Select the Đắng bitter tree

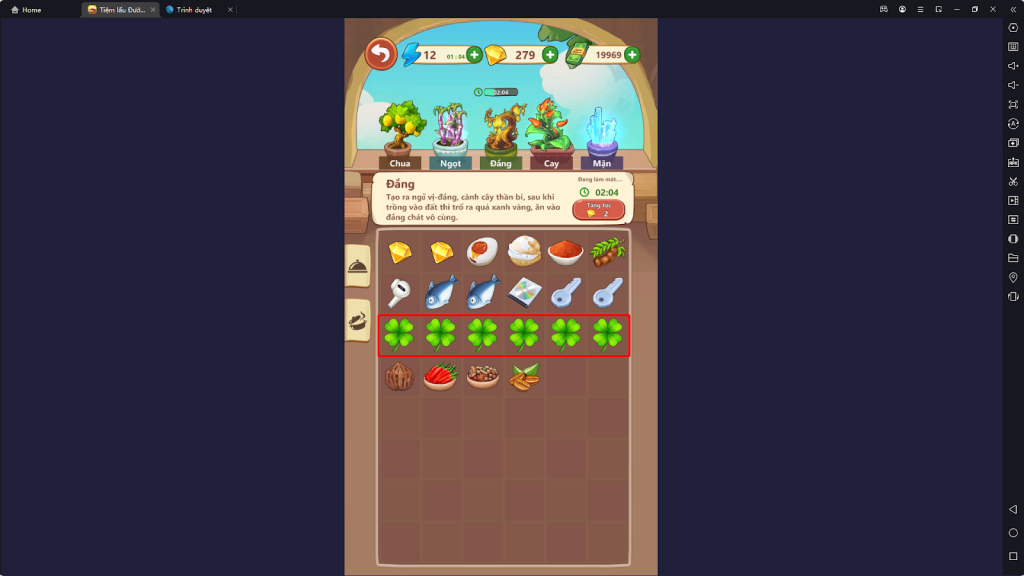click(500, 132)
